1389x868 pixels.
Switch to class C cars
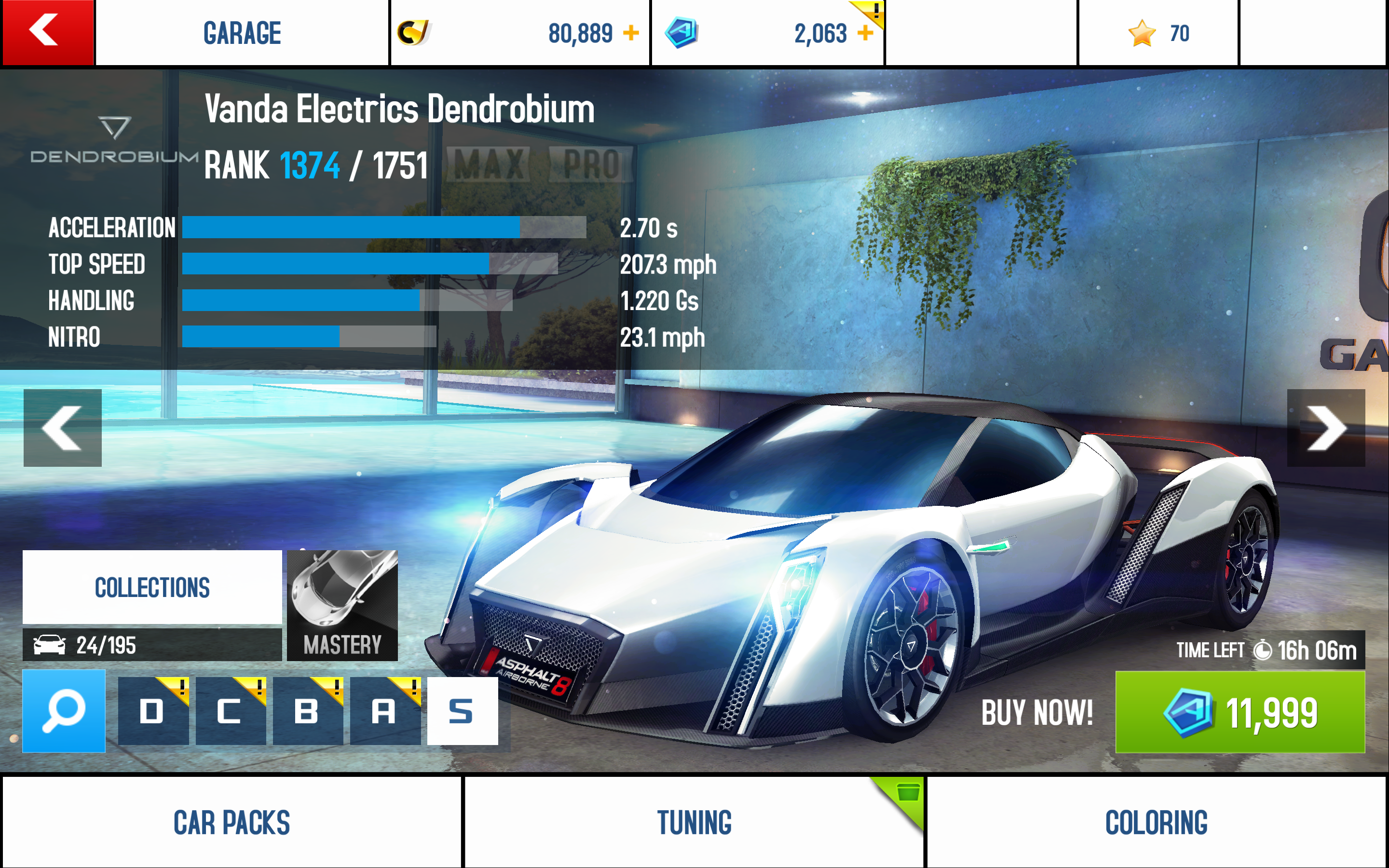tap(230, 711)
